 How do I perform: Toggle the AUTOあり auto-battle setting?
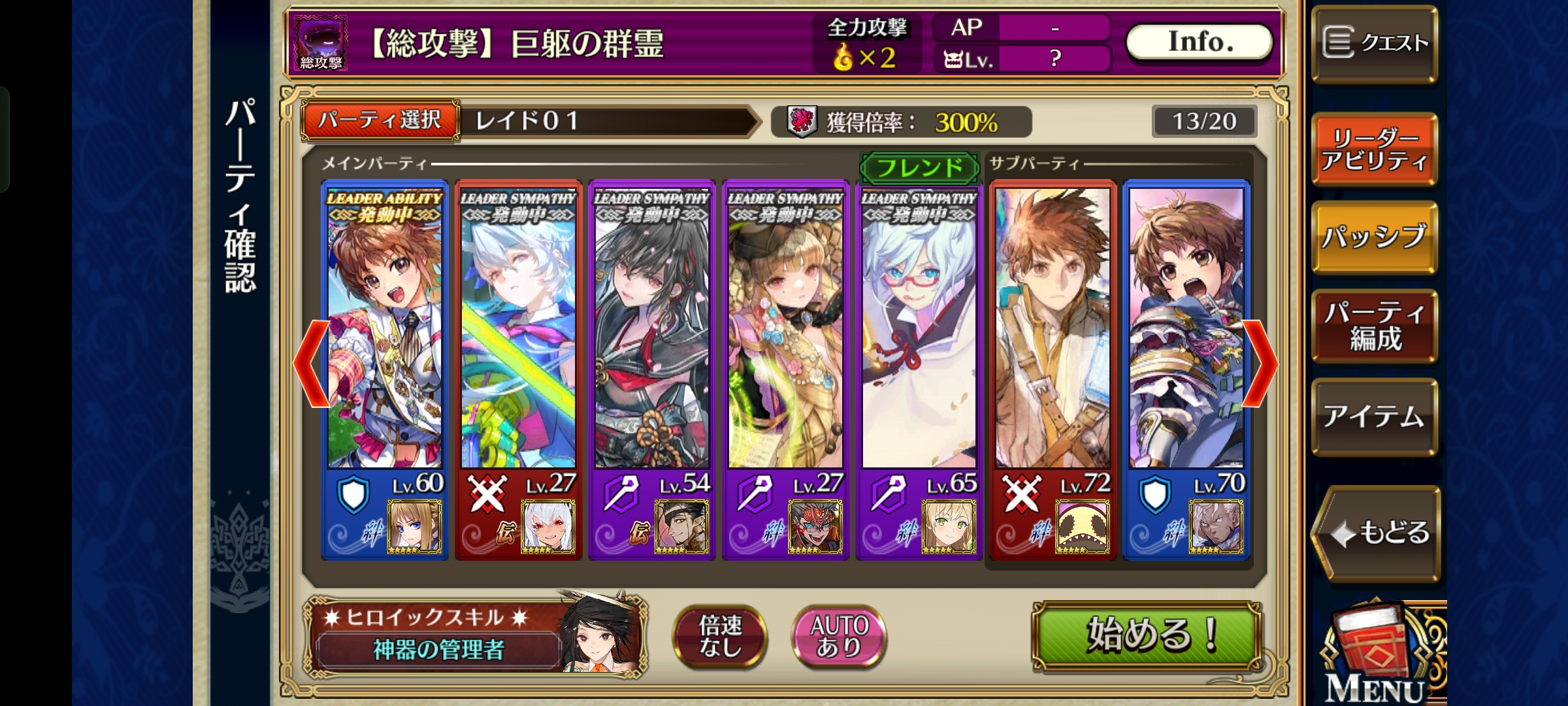[839, 636]
